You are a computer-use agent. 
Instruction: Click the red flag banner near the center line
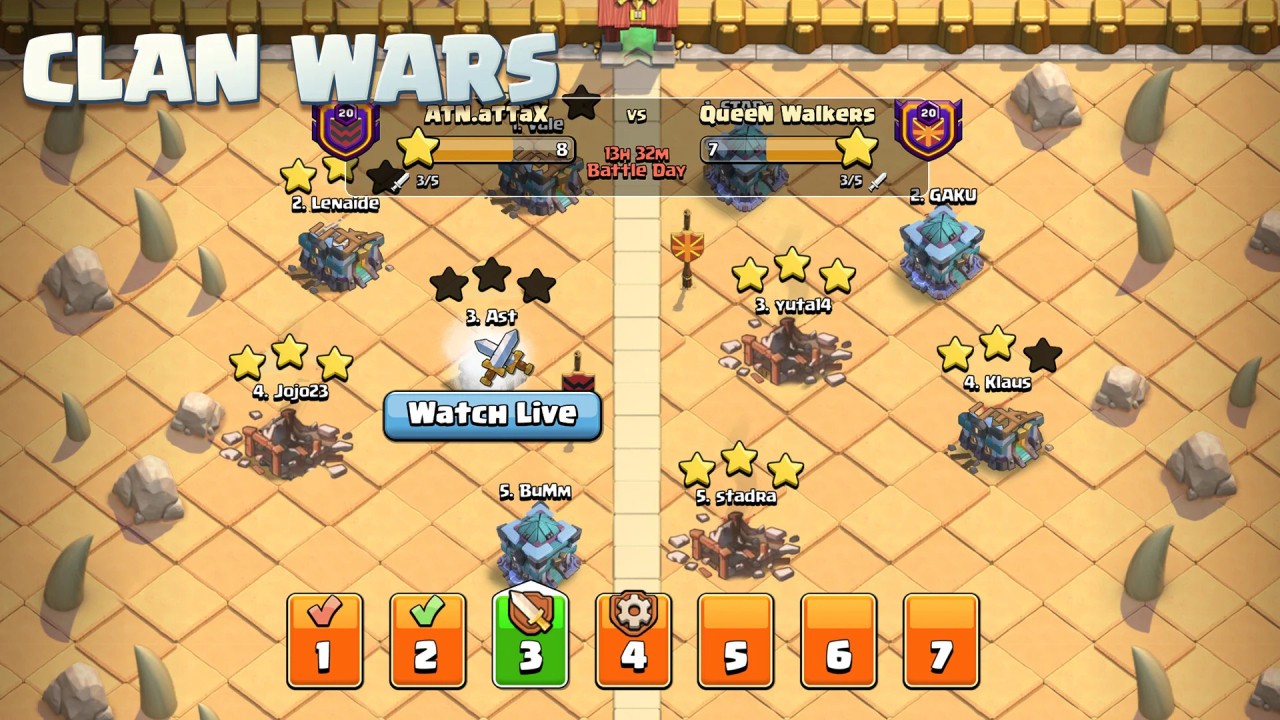point(688,243)
